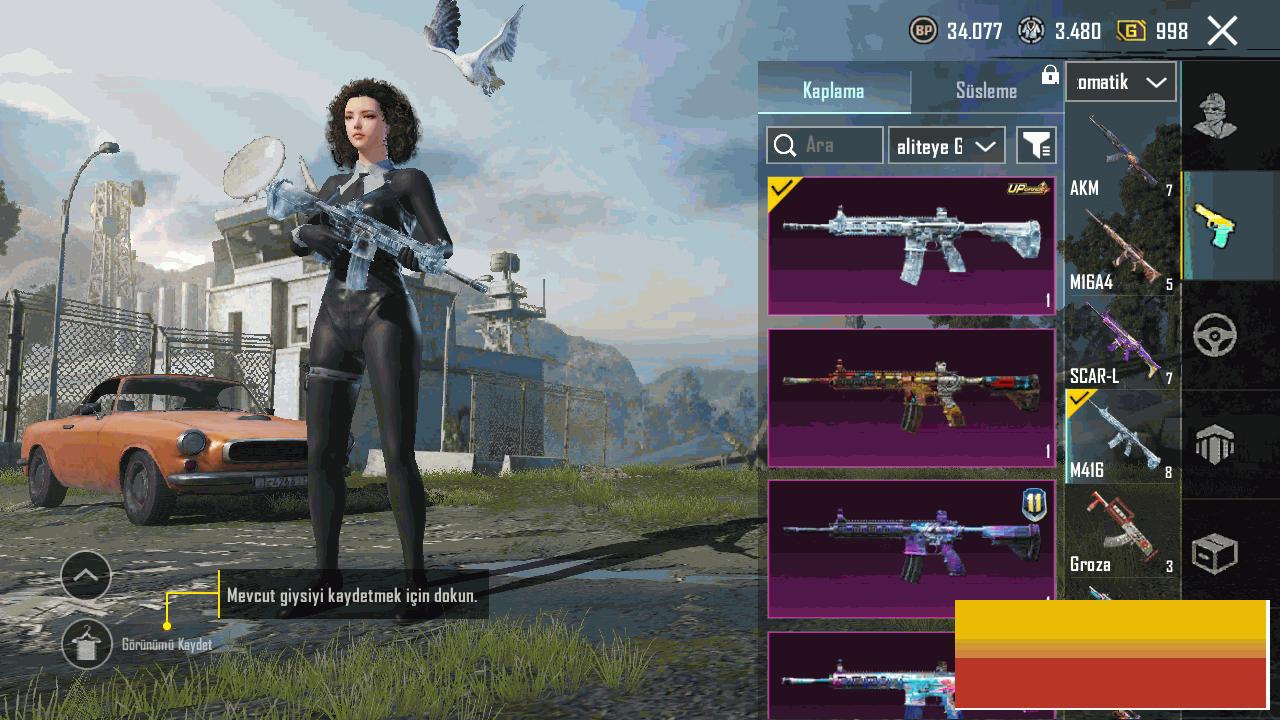
Task: Open the crate box category
Action: (1215, 554)
